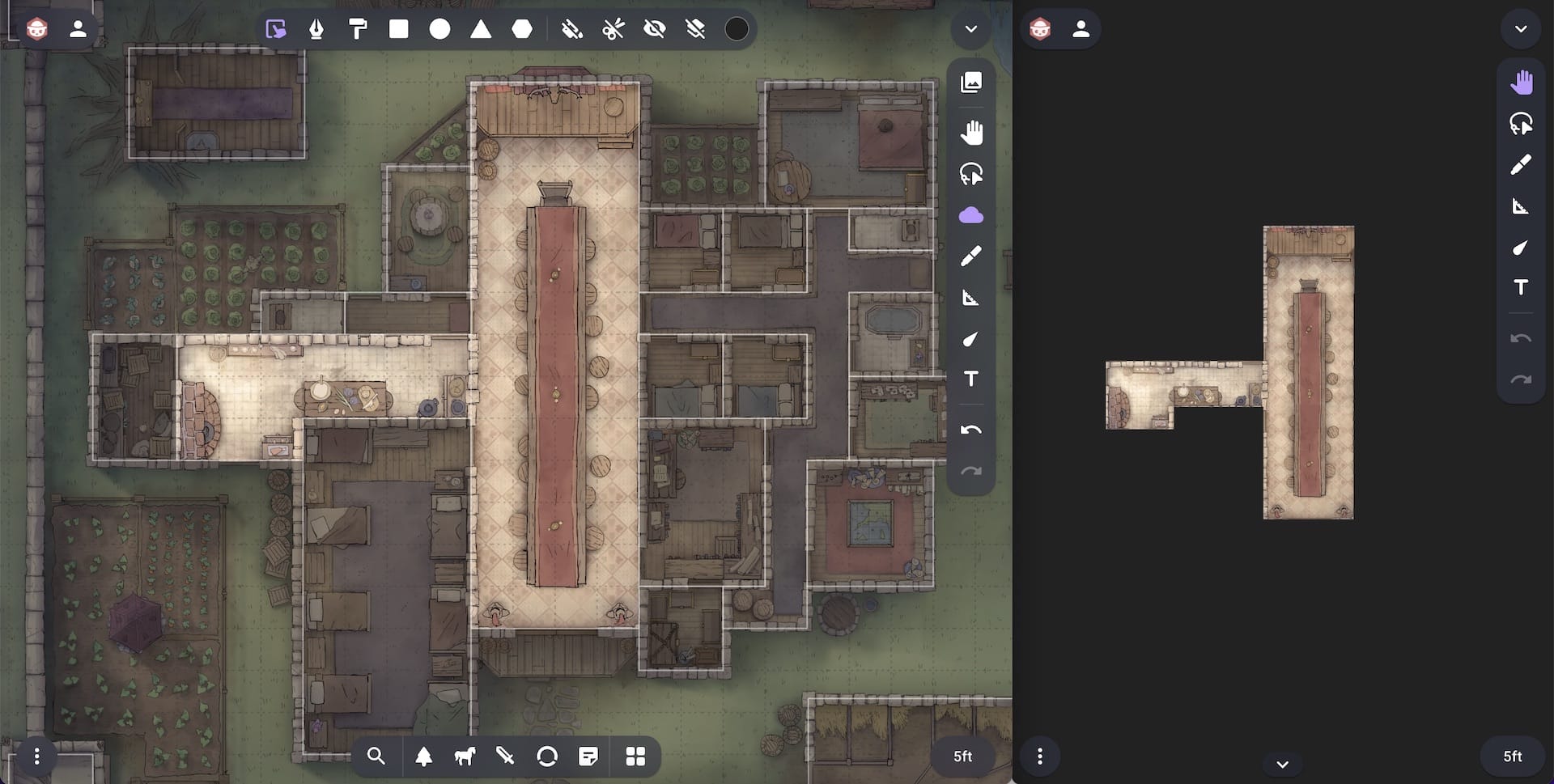Activate the purple cloud fog tool

971,215
